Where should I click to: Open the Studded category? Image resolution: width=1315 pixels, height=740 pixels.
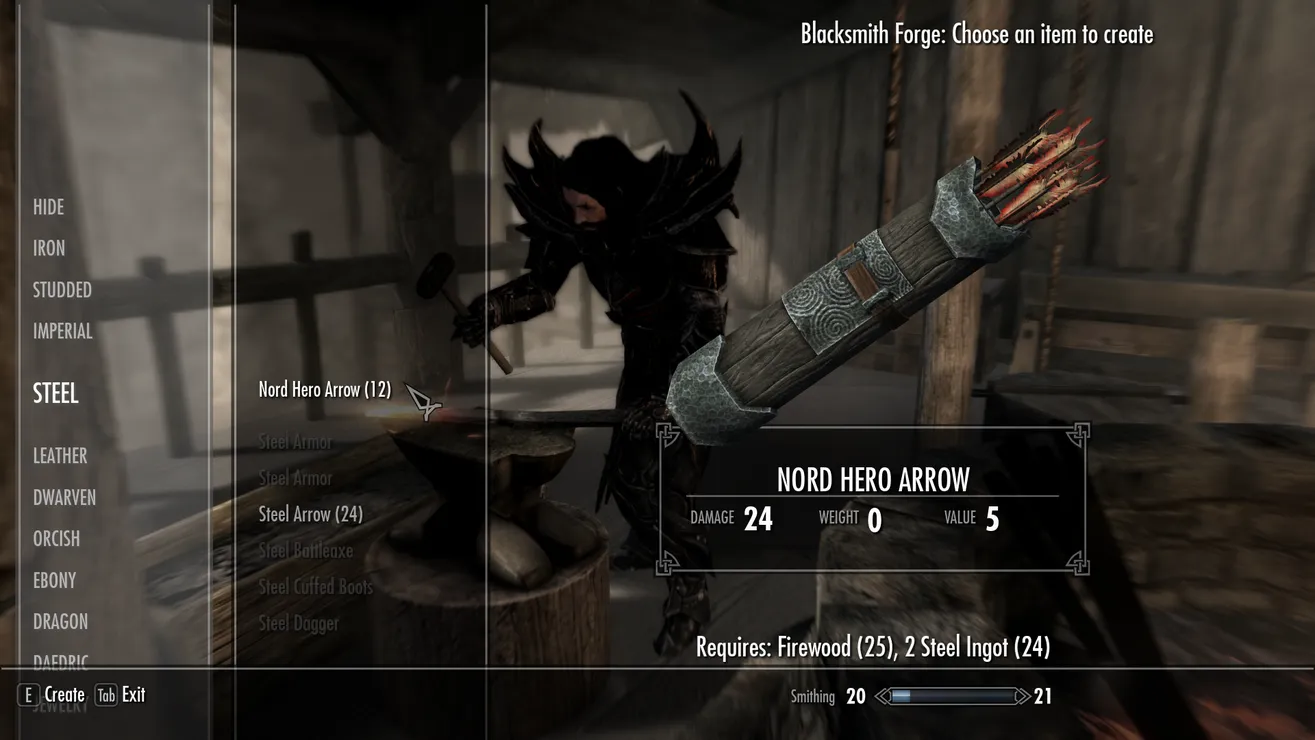pyautogui.click(x=62, y=290)
